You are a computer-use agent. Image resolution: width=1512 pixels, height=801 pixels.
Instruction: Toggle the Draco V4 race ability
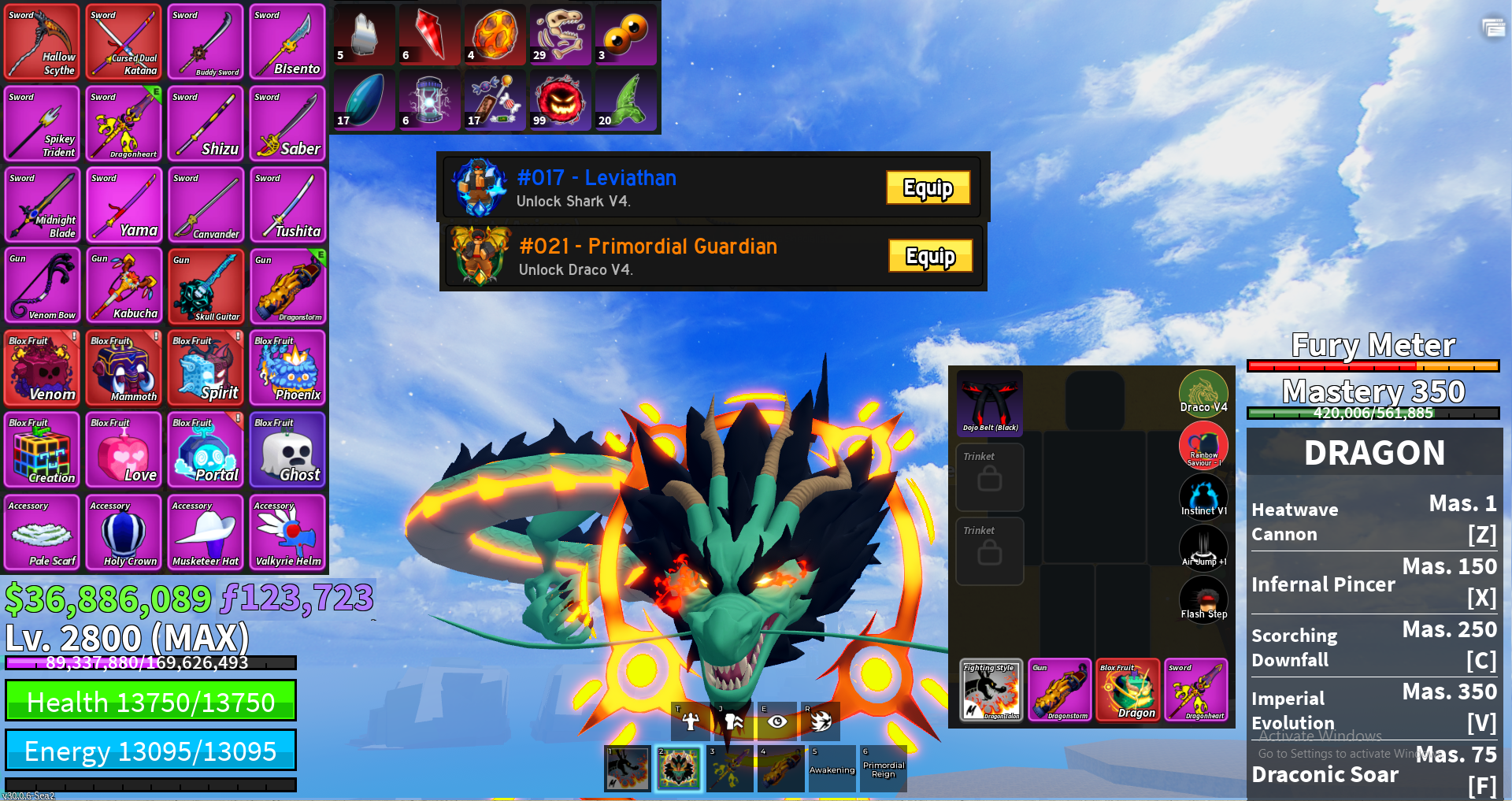point(1203,392)
